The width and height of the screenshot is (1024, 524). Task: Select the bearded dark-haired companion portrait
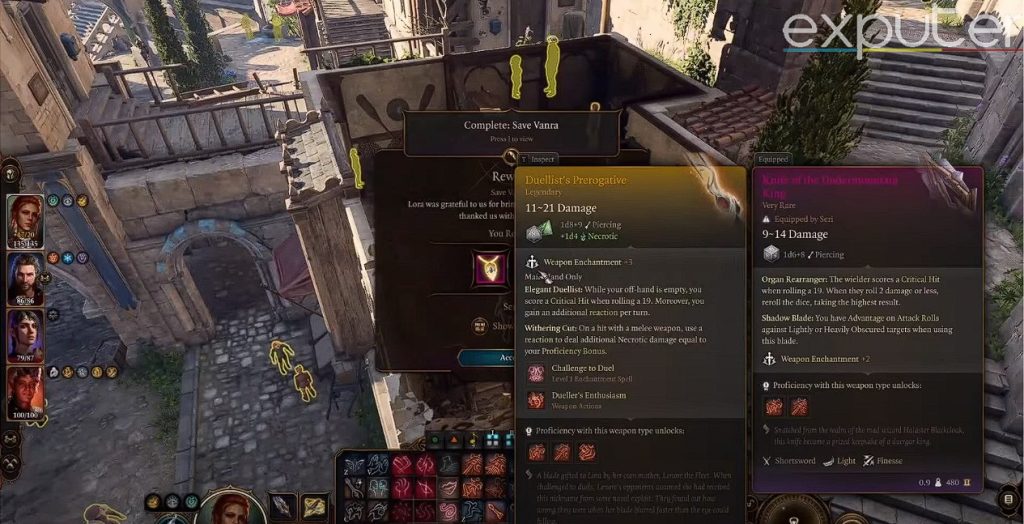coord(24,277)
